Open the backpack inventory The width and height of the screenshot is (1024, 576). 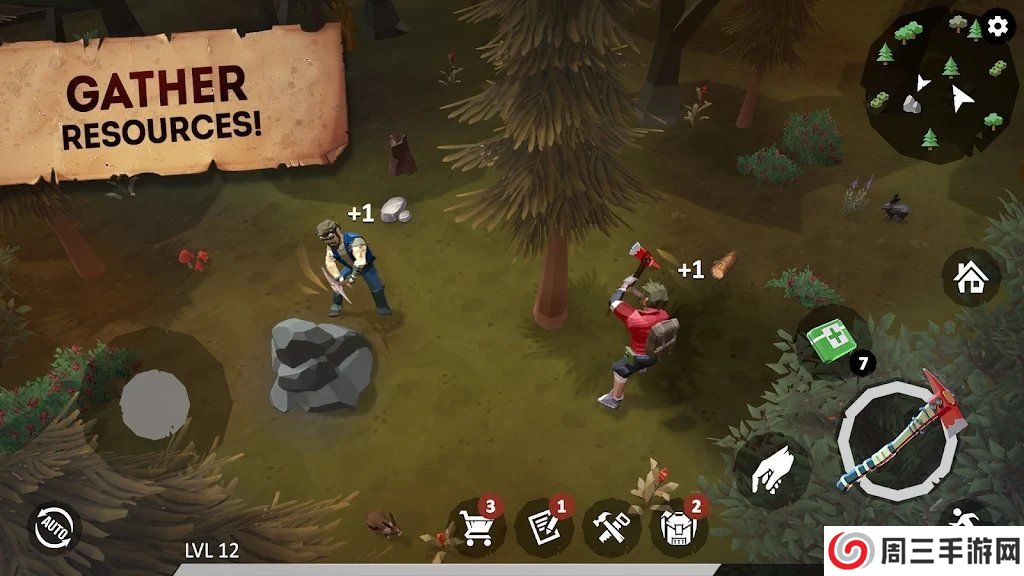679,527
